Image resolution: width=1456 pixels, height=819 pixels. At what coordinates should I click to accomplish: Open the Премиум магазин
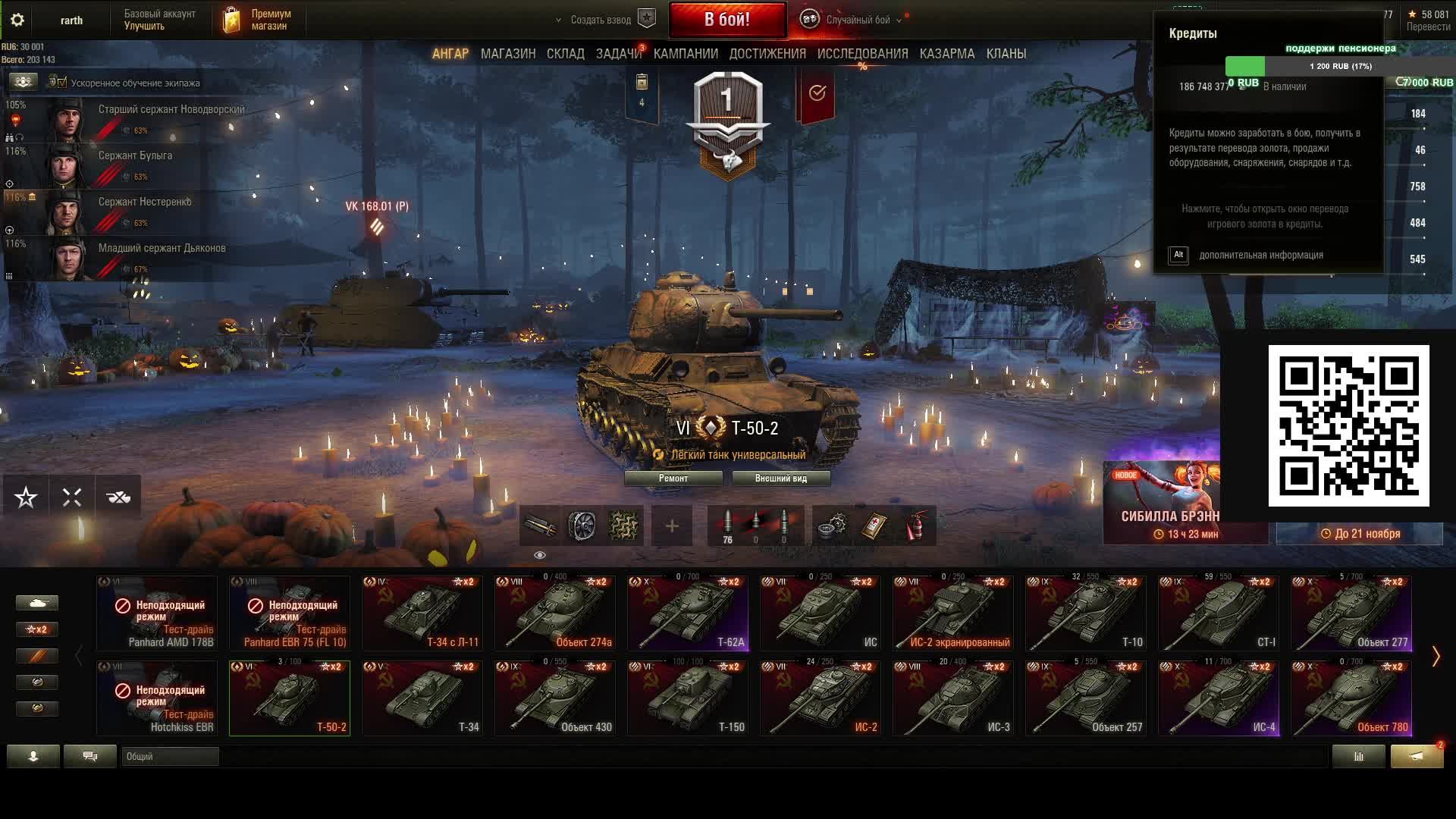[258, 20]
